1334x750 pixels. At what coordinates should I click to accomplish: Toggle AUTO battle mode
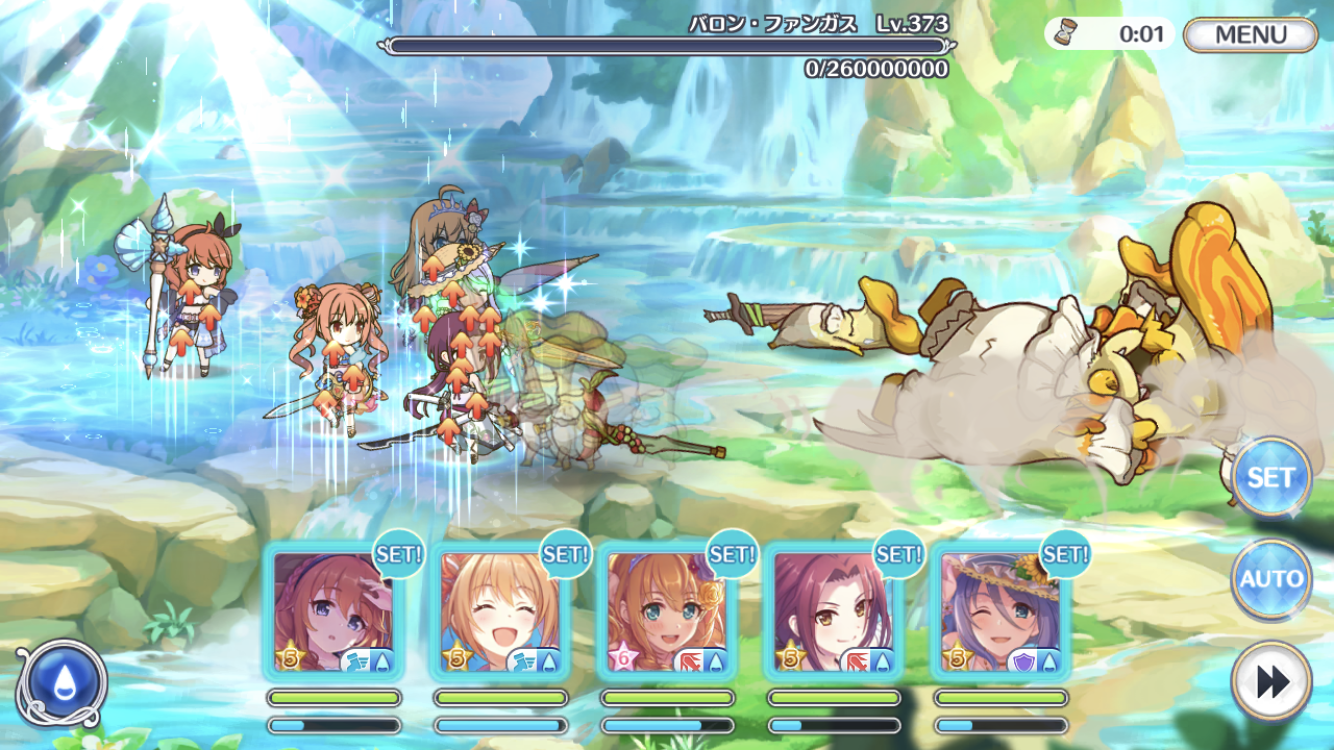coord(1270,579)
